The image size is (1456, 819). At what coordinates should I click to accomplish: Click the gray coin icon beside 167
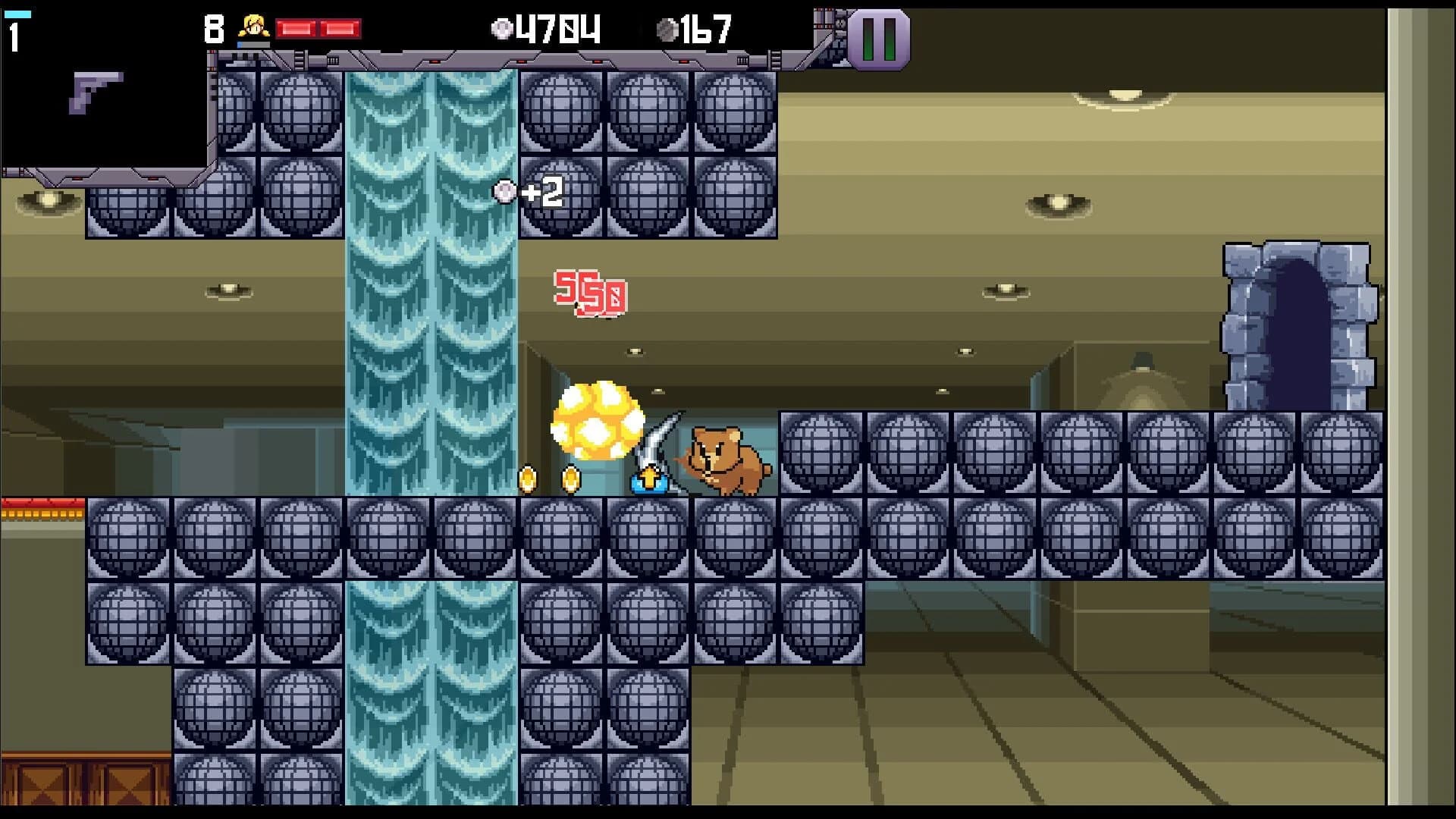coord(669,30)
